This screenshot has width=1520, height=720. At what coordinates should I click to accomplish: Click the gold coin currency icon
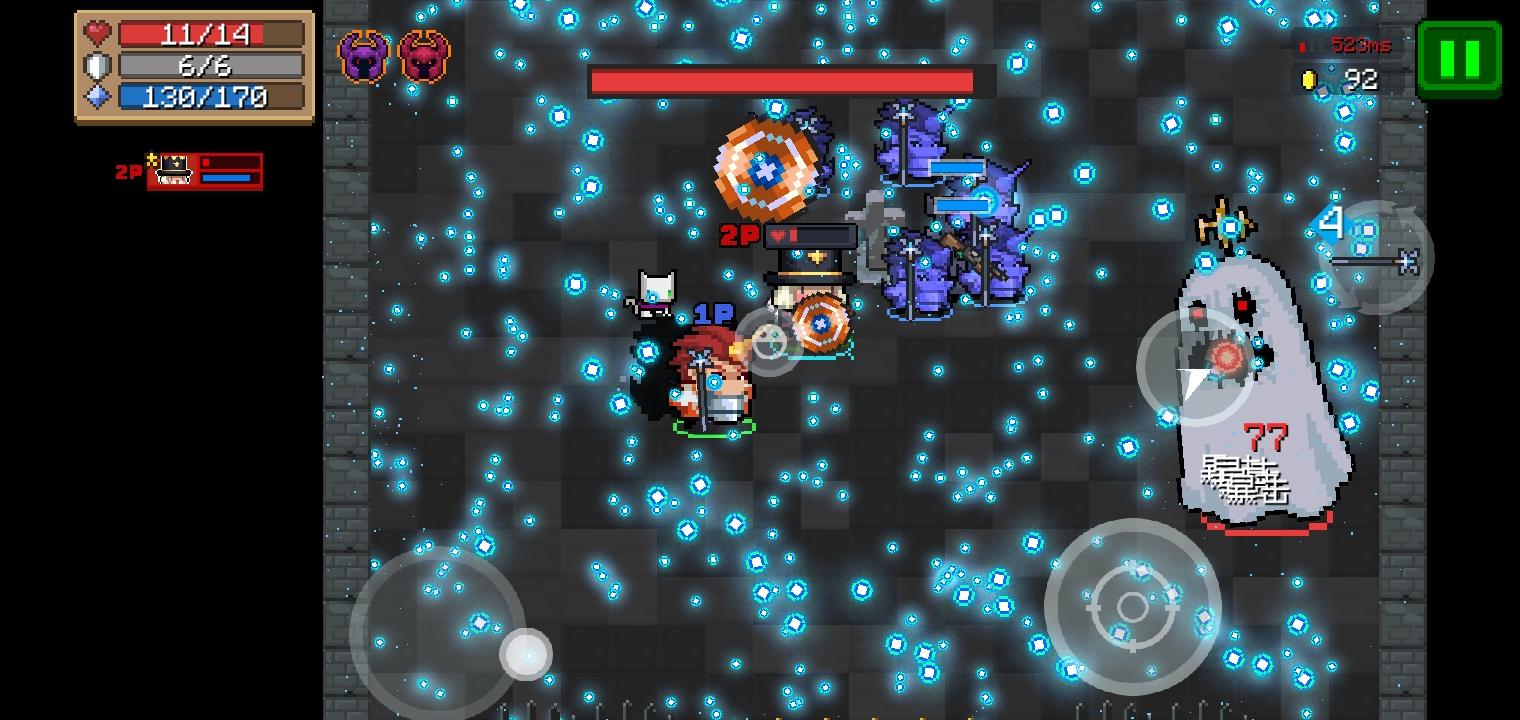1311,79
